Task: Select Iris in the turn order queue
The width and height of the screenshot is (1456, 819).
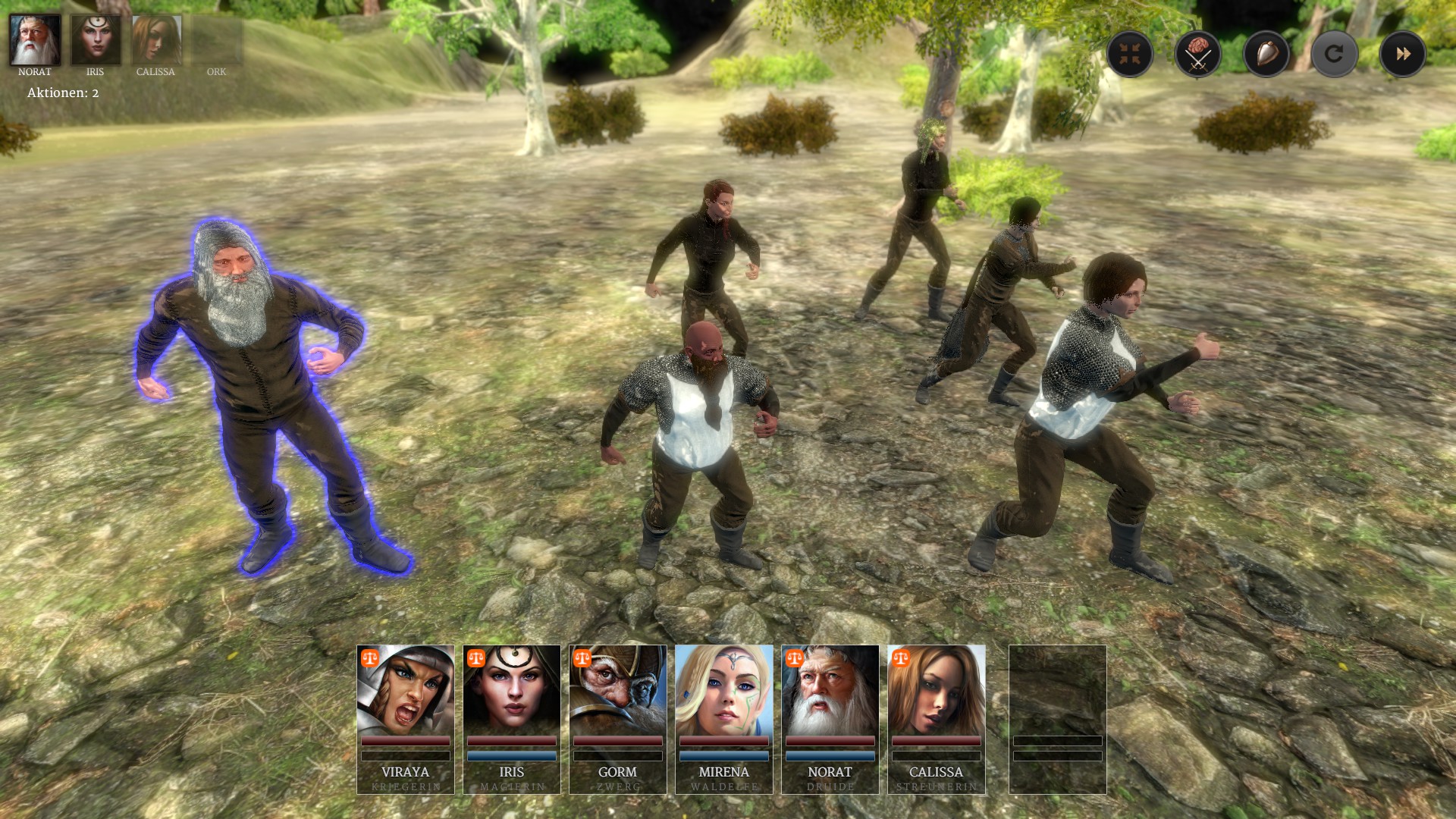Action: click(96, 40)
